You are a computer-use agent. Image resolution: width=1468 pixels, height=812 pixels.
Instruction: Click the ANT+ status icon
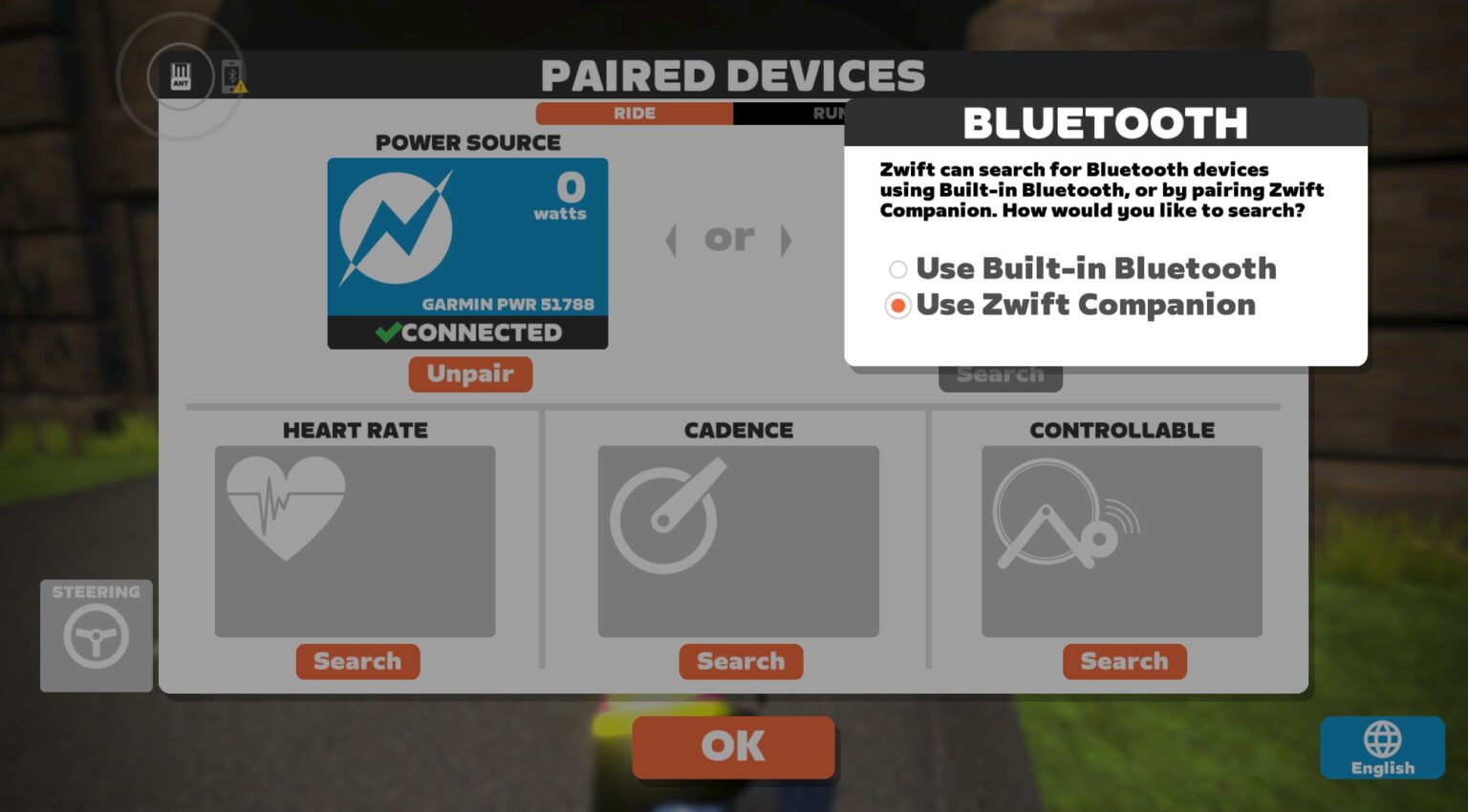pos(180,76)
